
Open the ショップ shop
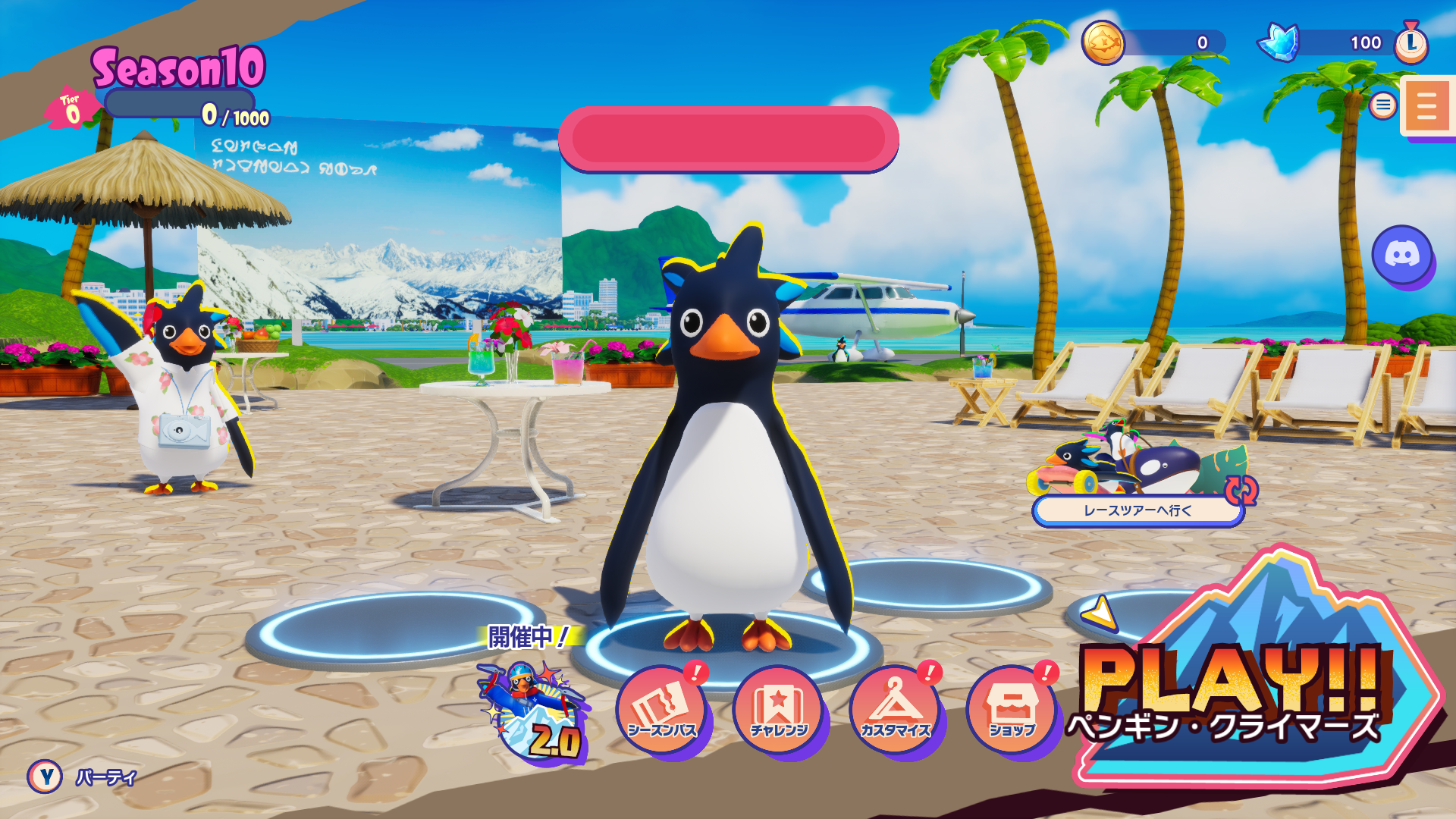(x=1012, y=709)
